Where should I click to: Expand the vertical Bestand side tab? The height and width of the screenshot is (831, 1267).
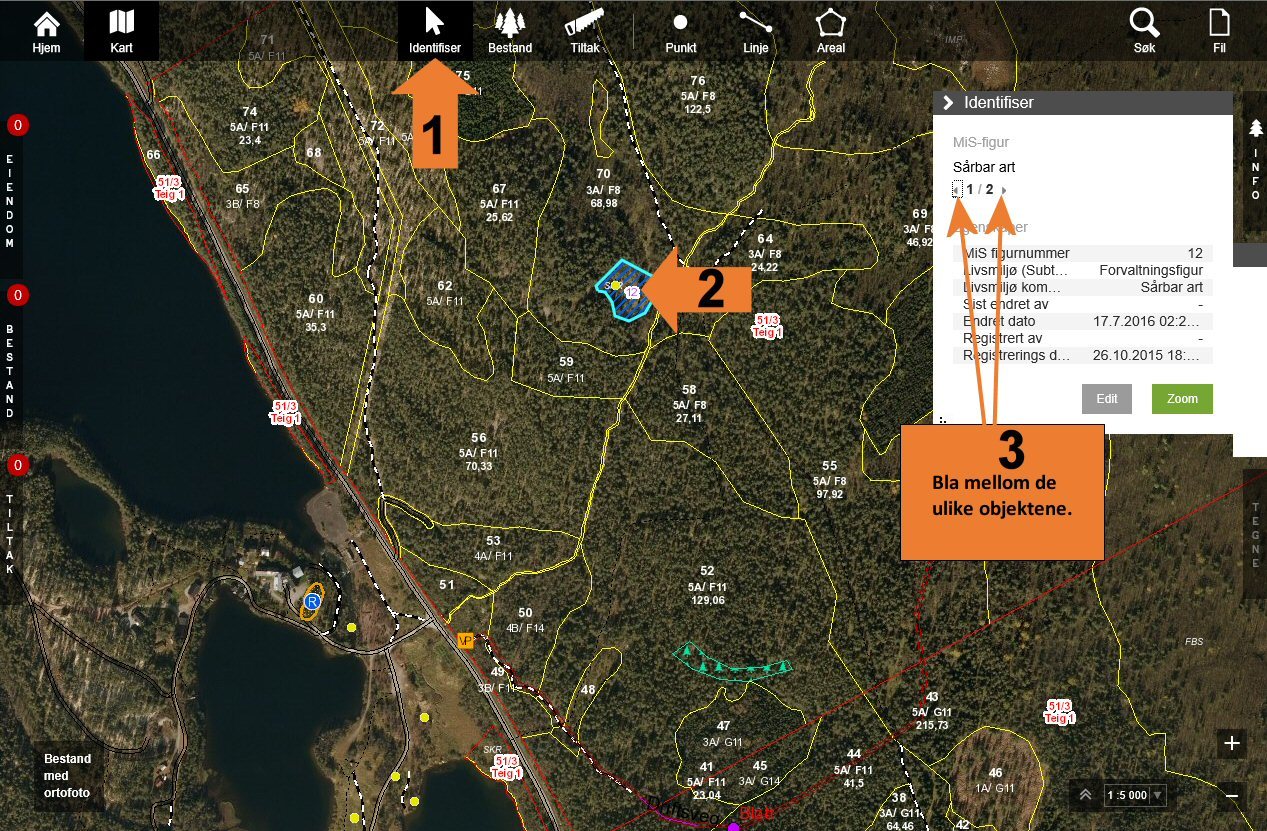click(x=11, y=370)
